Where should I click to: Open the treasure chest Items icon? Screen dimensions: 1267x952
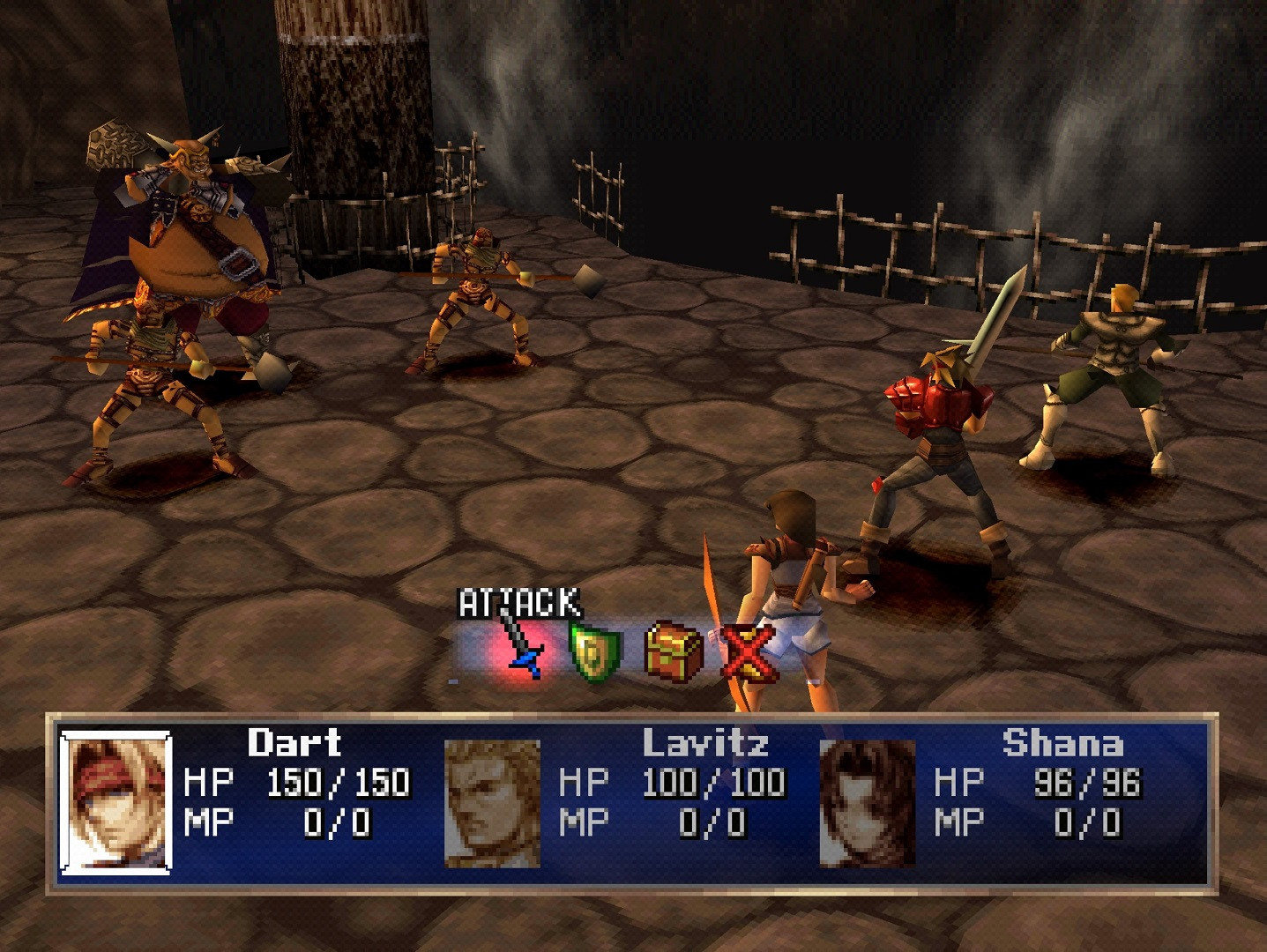click(x=674, y=652)
